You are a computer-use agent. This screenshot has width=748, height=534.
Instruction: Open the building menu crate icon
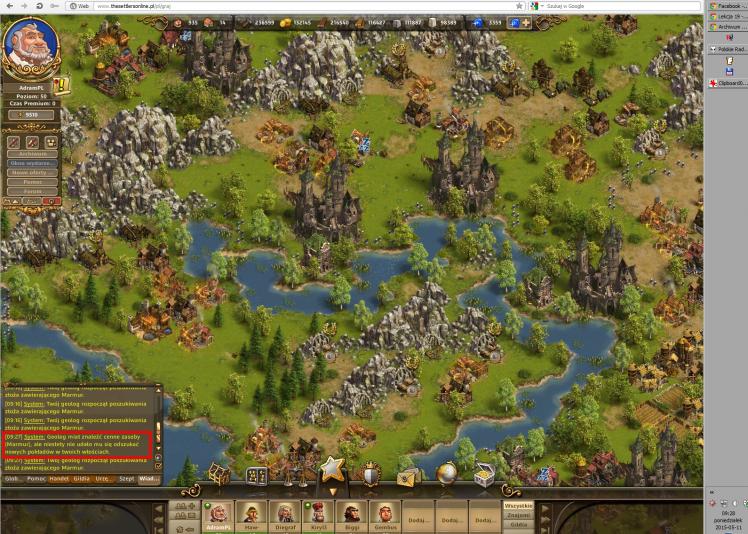pyautogui.click(x=217, y=474)
